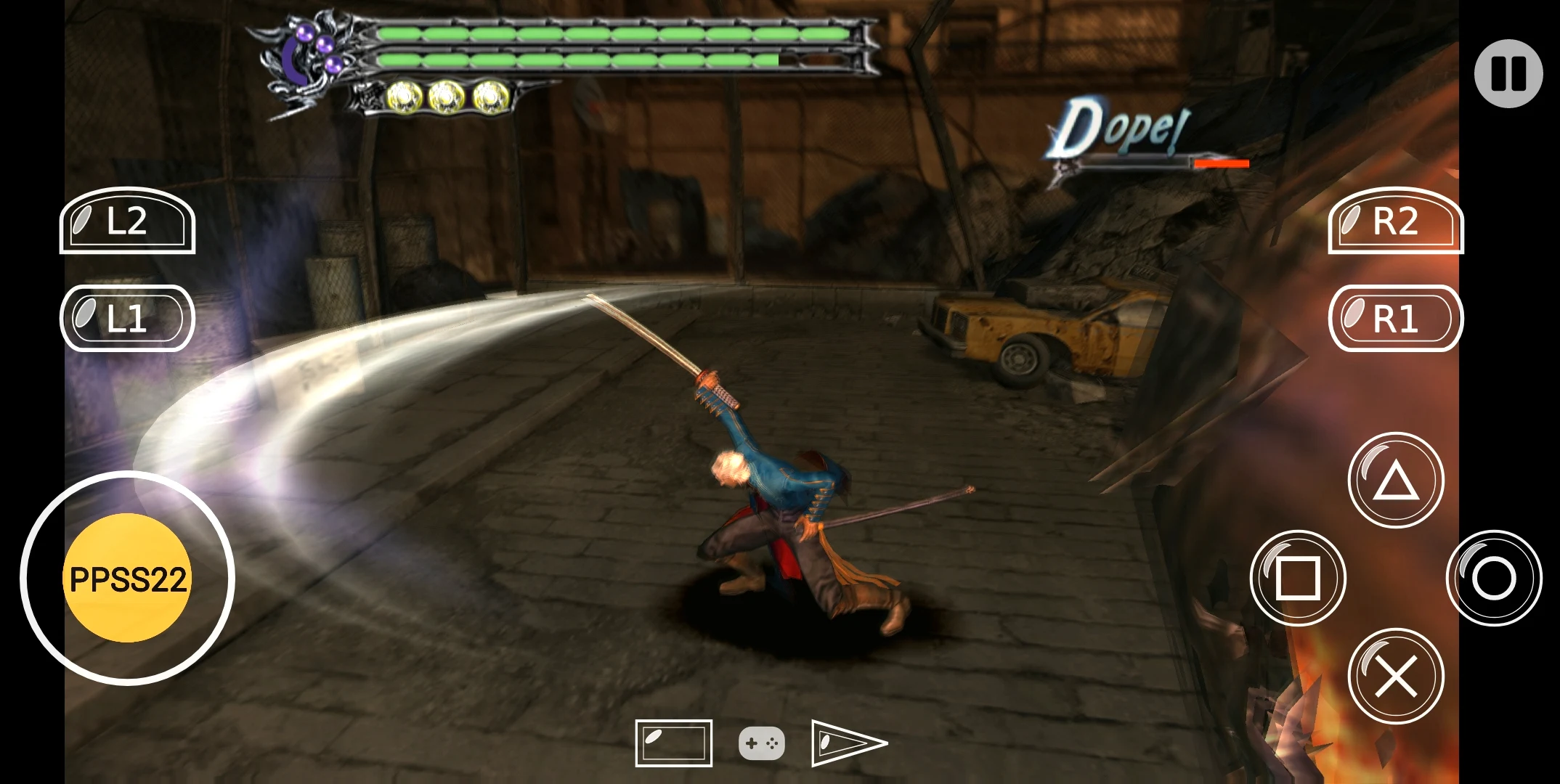
Task: Tap the L1 shoulder button
Action: [127, 319]
